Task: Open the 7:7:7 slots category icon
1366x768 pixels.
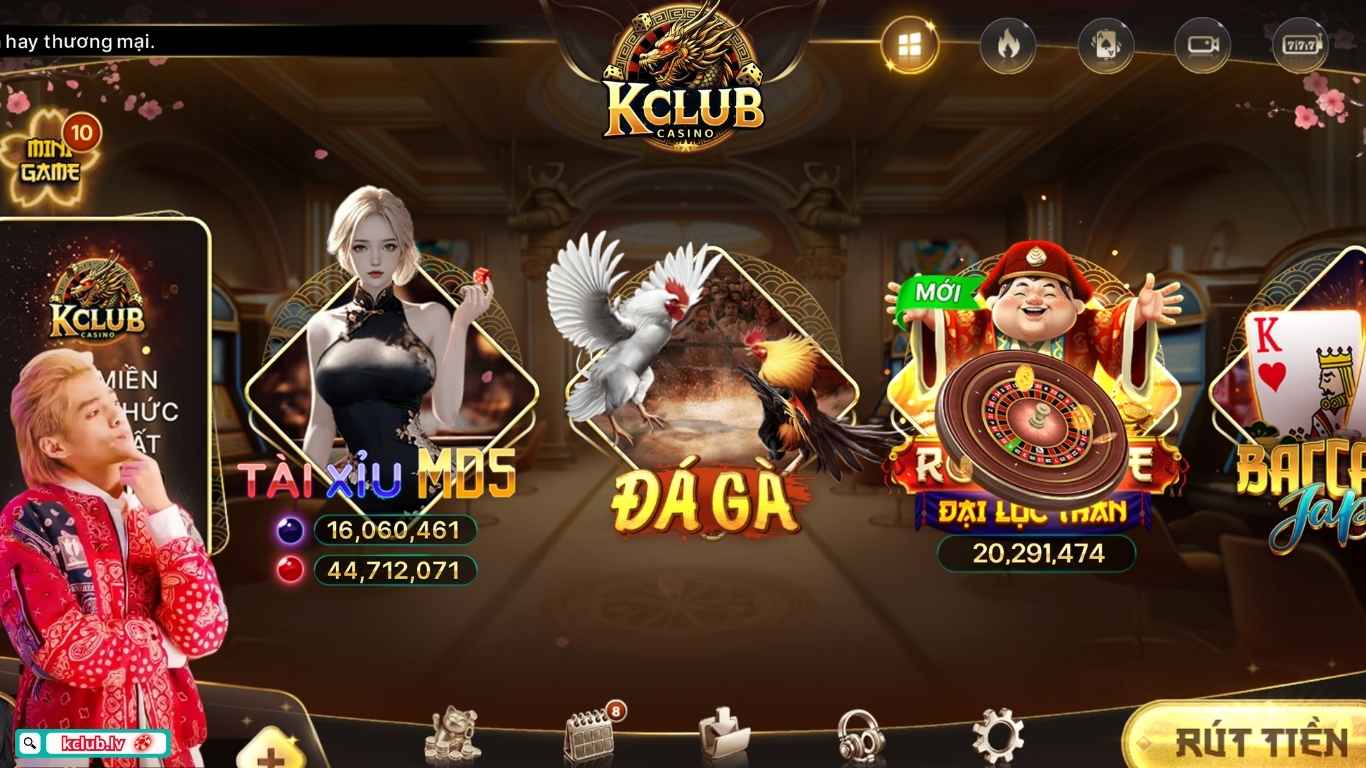Action: click(1300, 44)
